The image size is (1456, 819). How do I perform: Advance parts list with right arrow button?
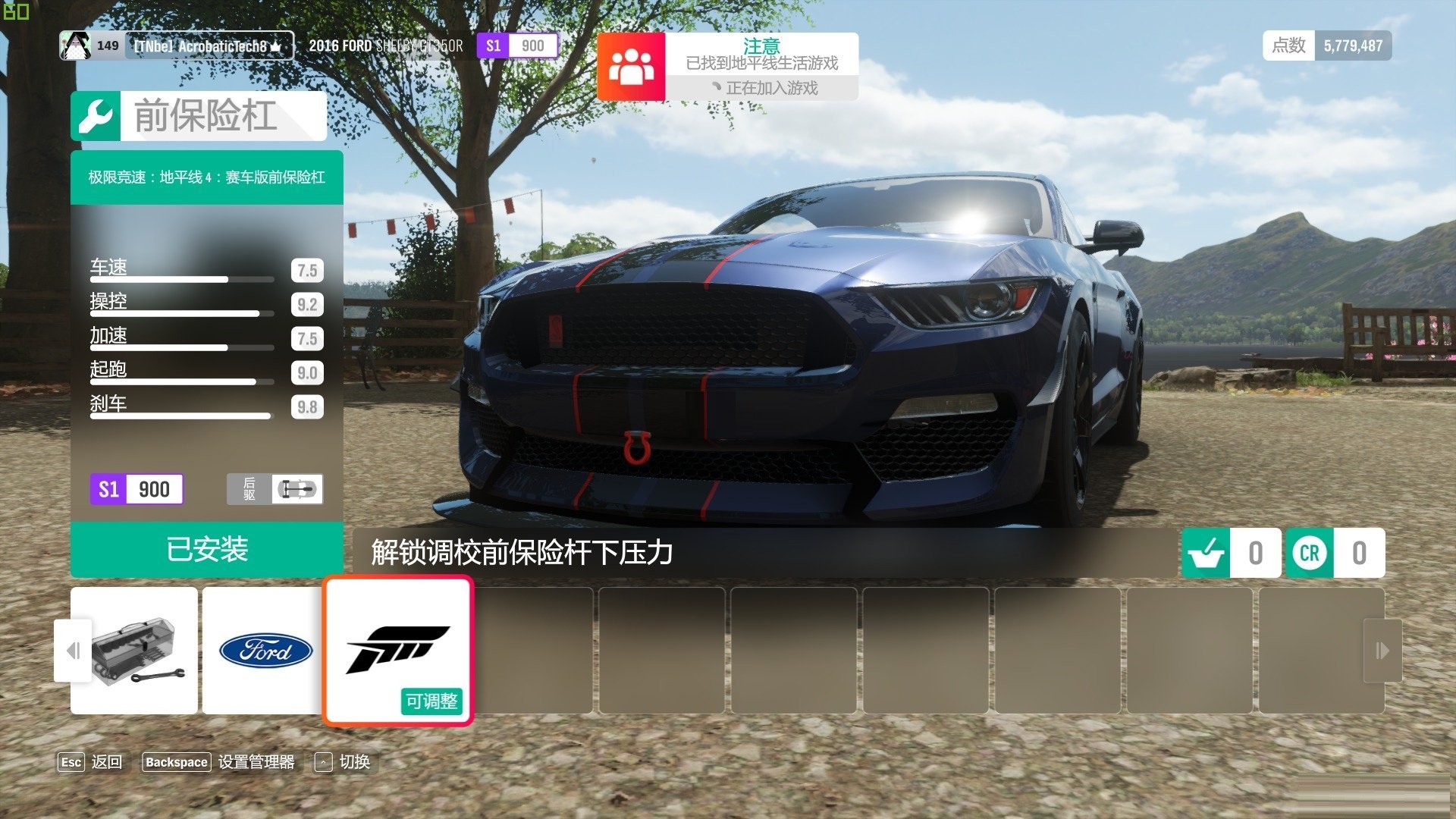click(1382, 651)
